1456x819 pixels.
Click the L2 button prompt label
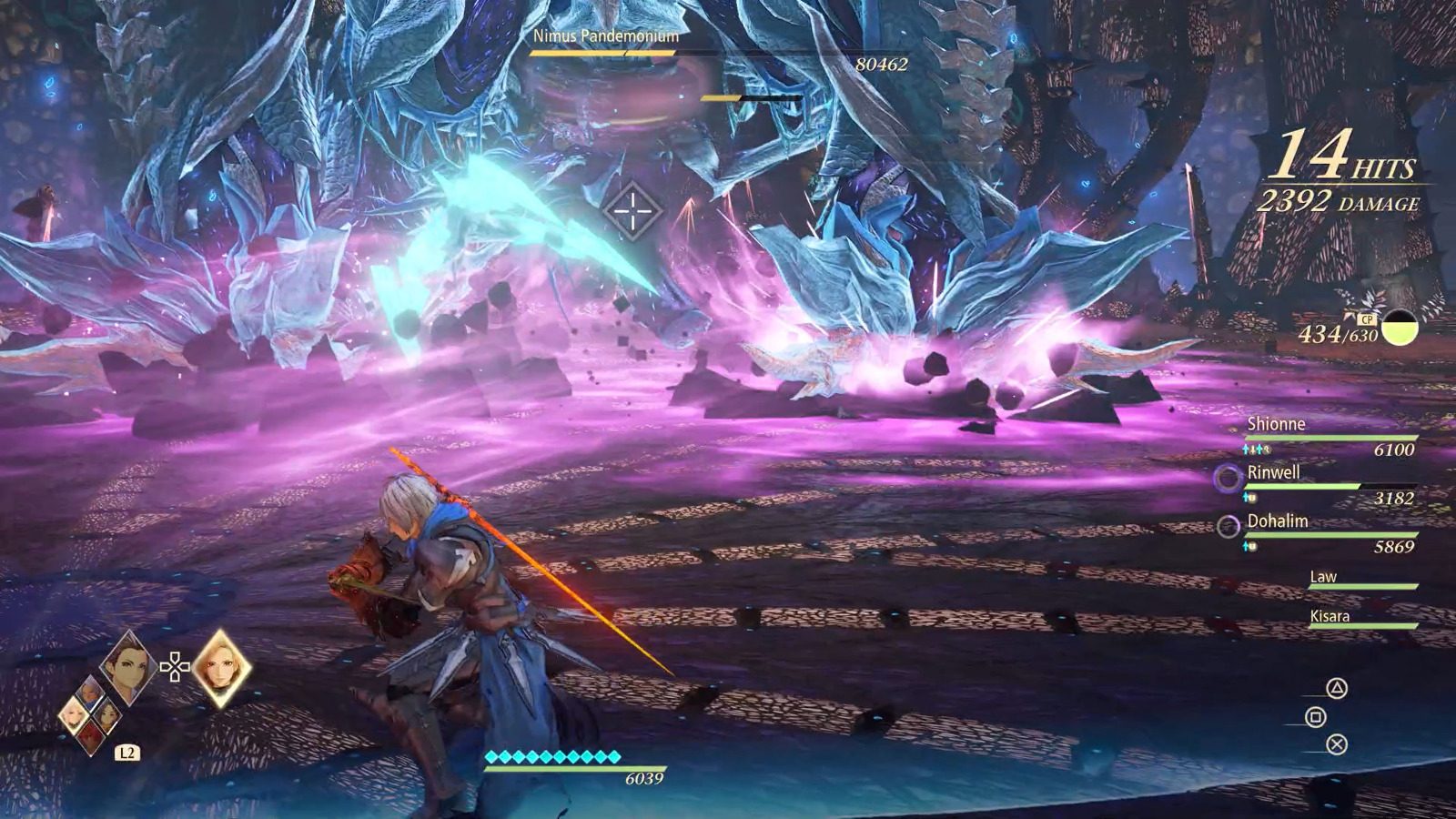pyautogui.click(x=127, y=752)
